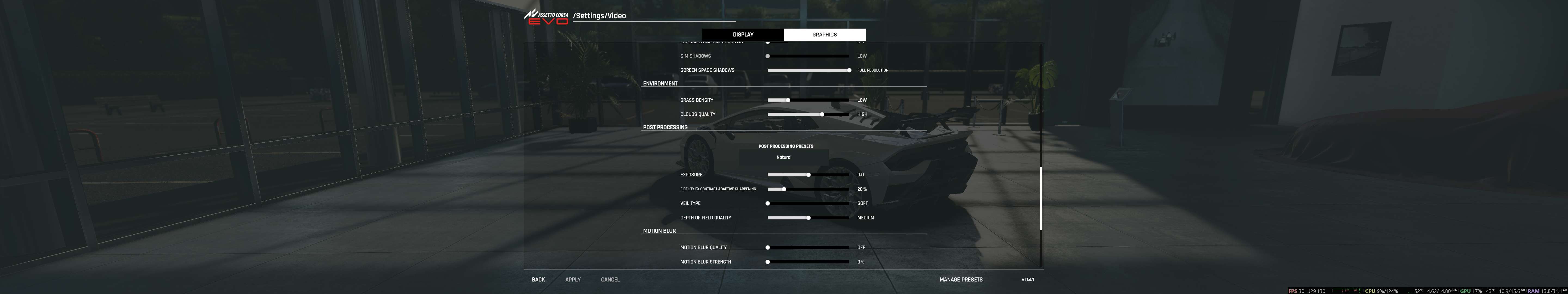Set the Depth of Field Quality slider
The image size is (1568, 294).
pyautogui.click(x=808, y=218)
